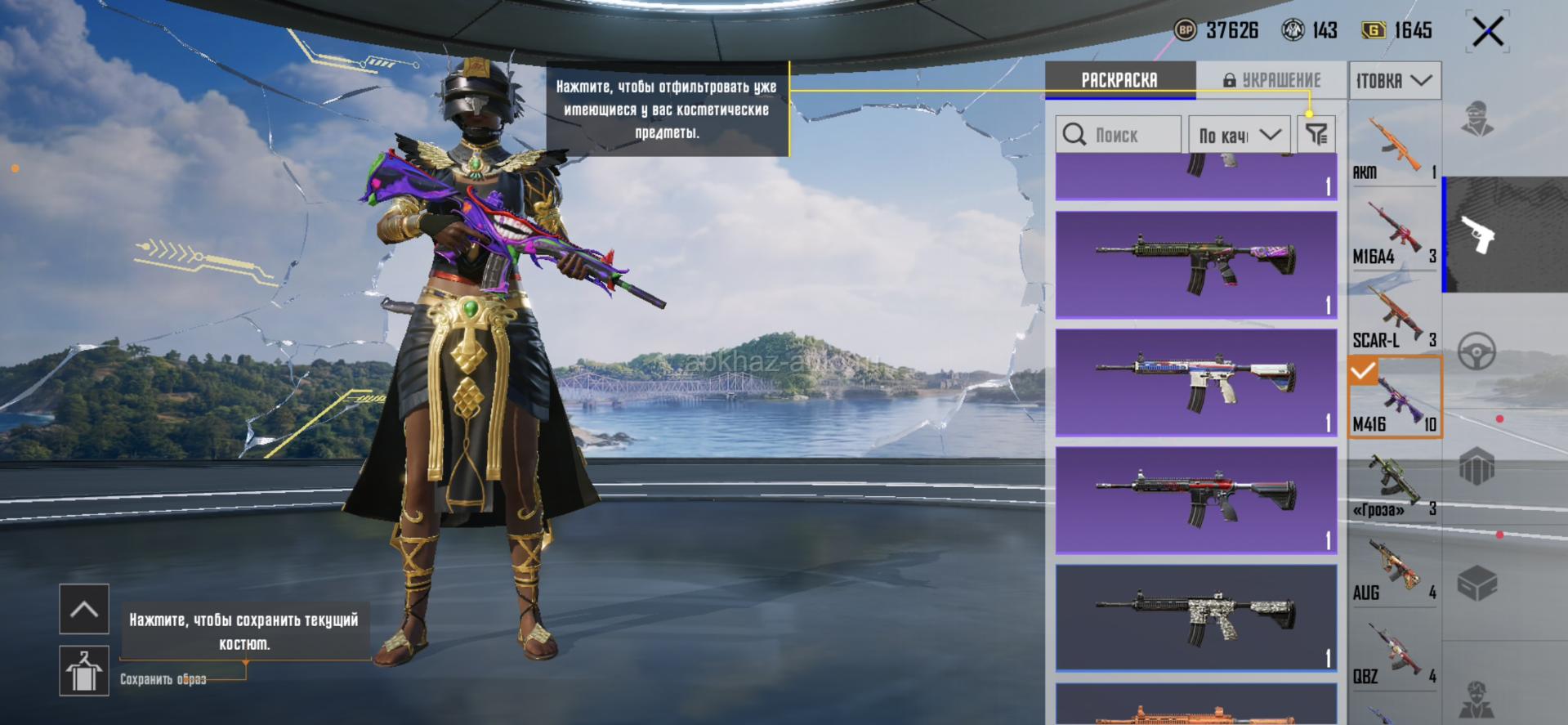Image resolution: width=1568 pixels, height=725 pixels.
Task: Open the locked Украшение tab
Action: (x=1271, y=80)
